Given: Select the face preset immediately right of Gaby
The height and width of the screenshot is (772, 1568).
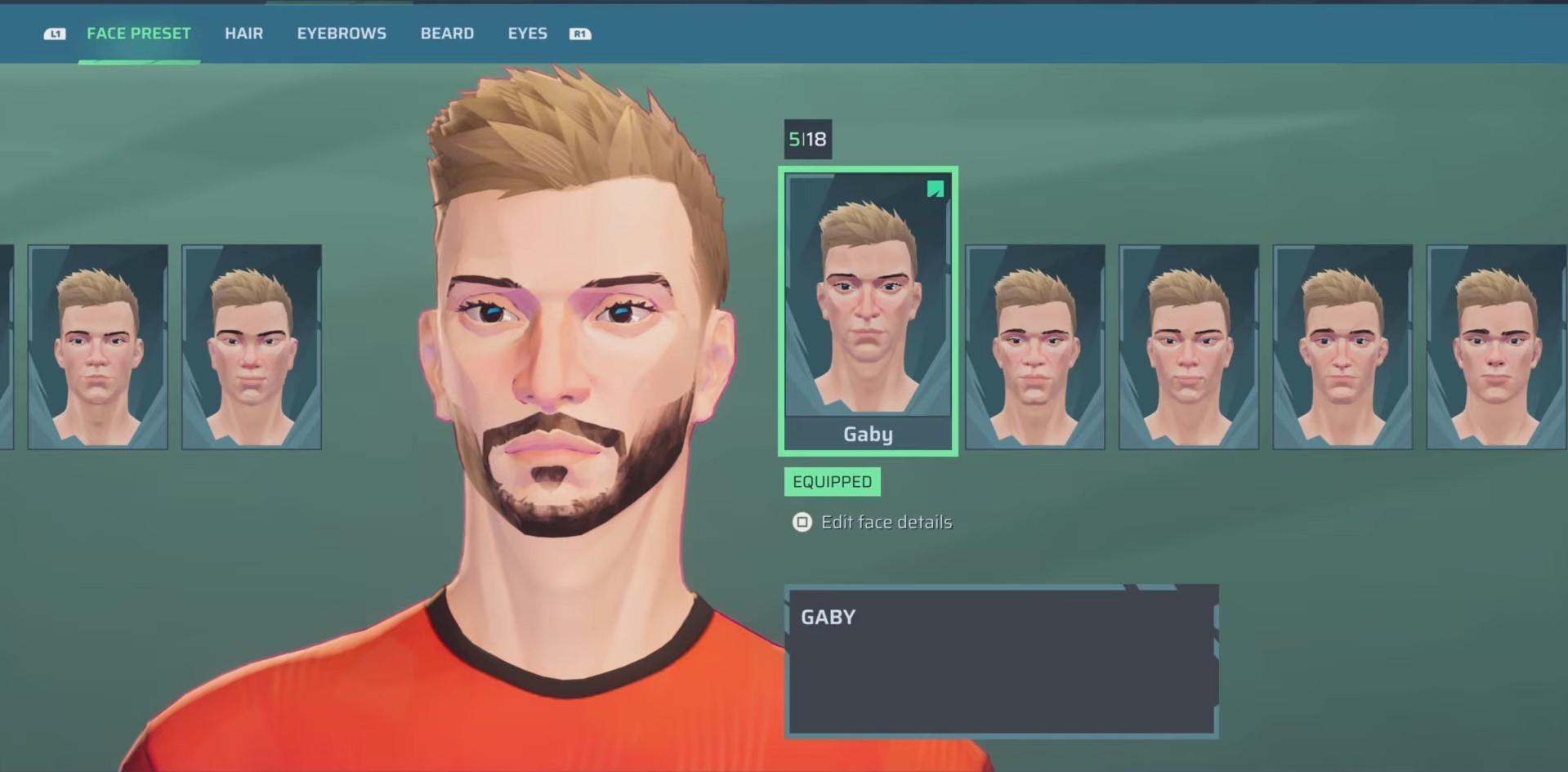Looking at the screenshot, I should [1034, 346].
